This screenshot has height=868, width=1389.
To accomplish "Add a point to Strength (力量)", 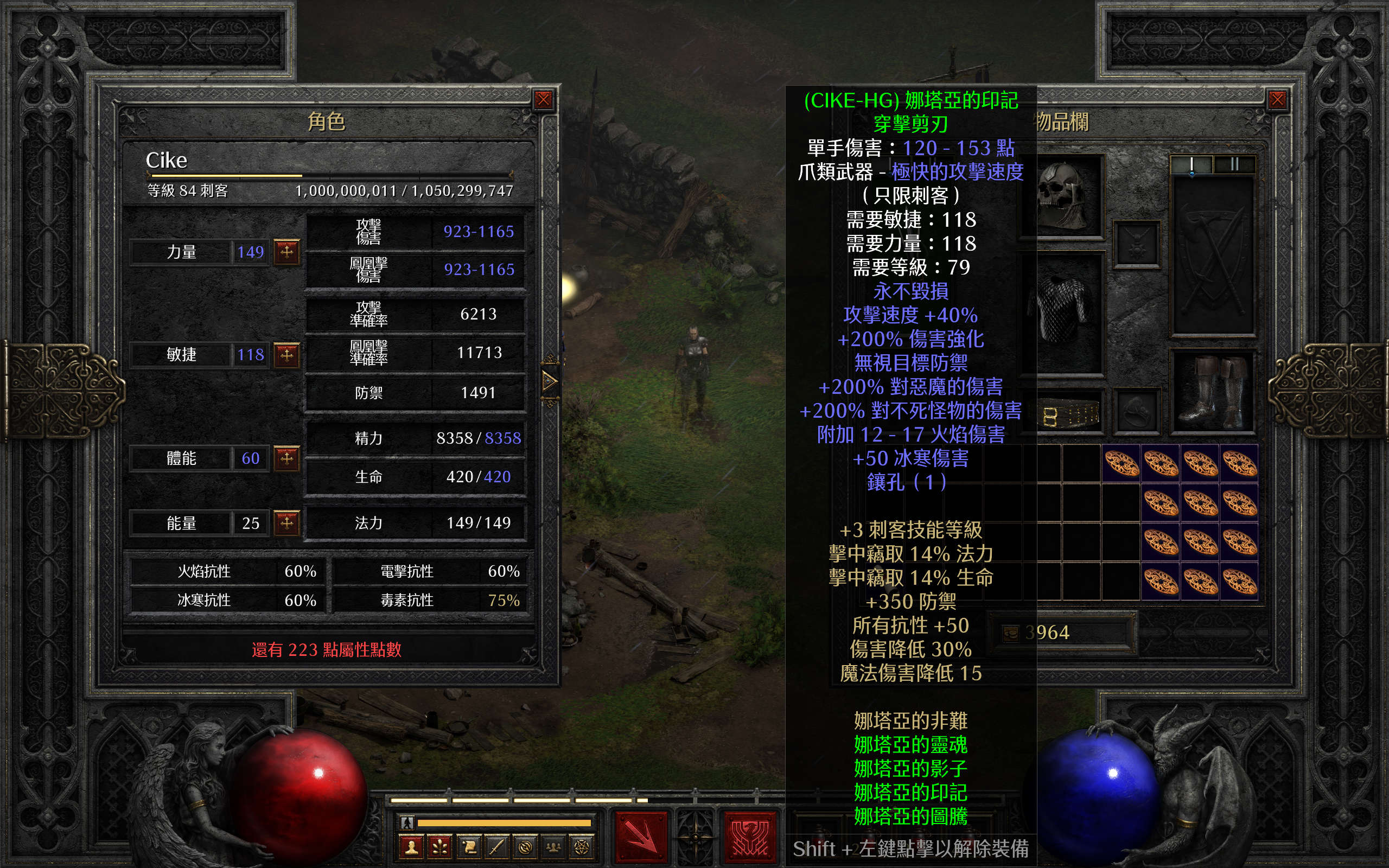I will coord(286,251).
